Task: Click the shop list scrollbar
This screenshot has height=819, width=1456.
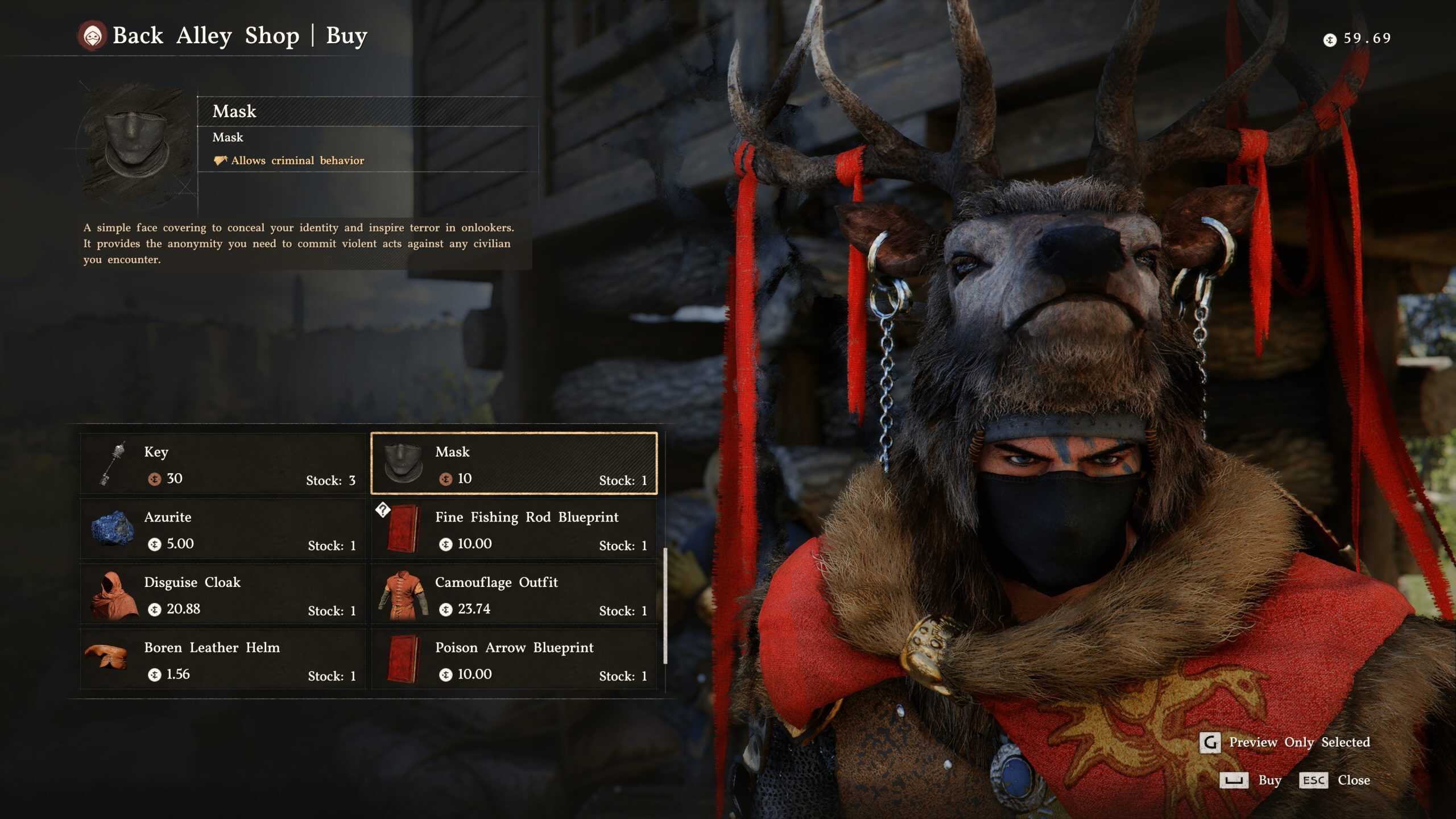Action: coord(665,605)
